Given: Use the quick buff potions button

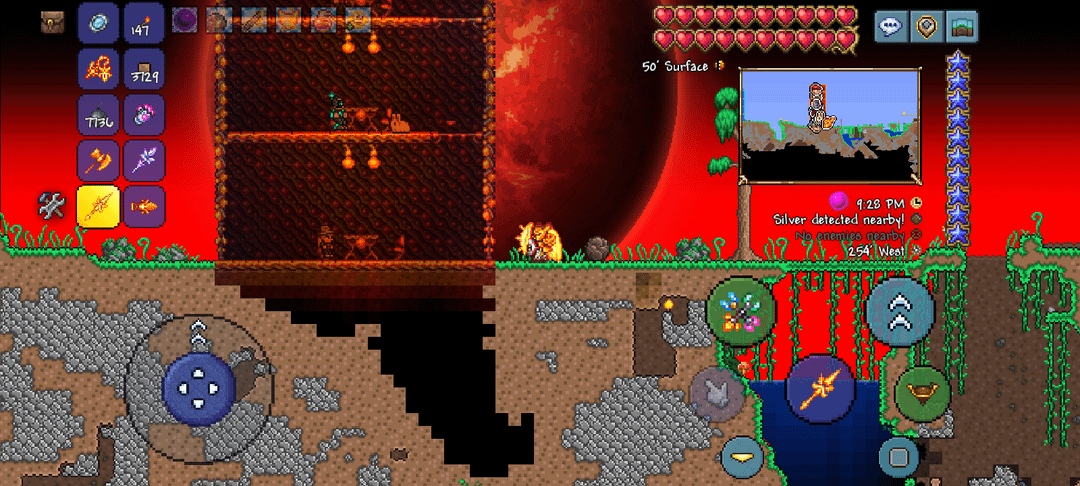Looking at the screenshot, I should (x=741, y=311).
